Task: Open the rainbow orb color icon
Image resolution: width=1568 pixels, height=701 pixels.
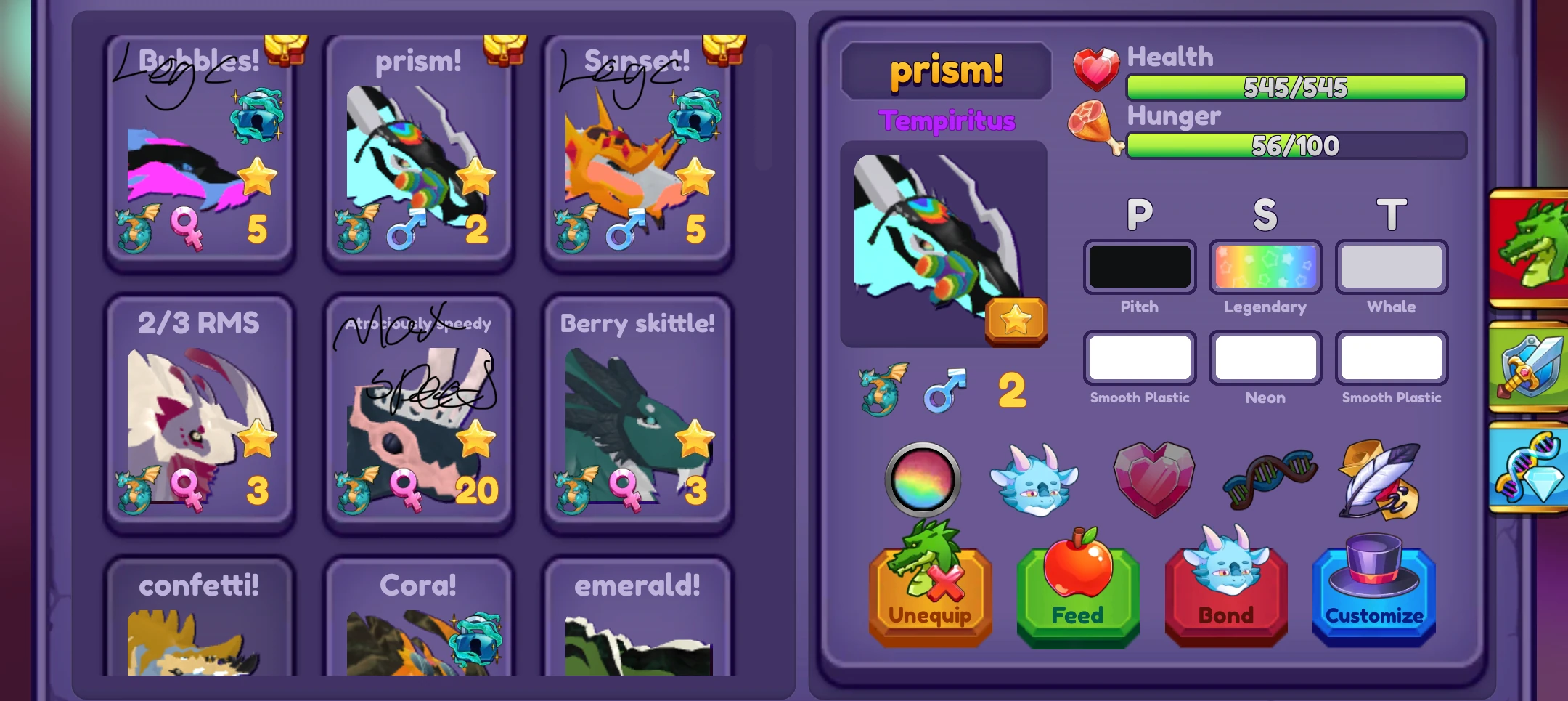Action: (x=925, y=482)
